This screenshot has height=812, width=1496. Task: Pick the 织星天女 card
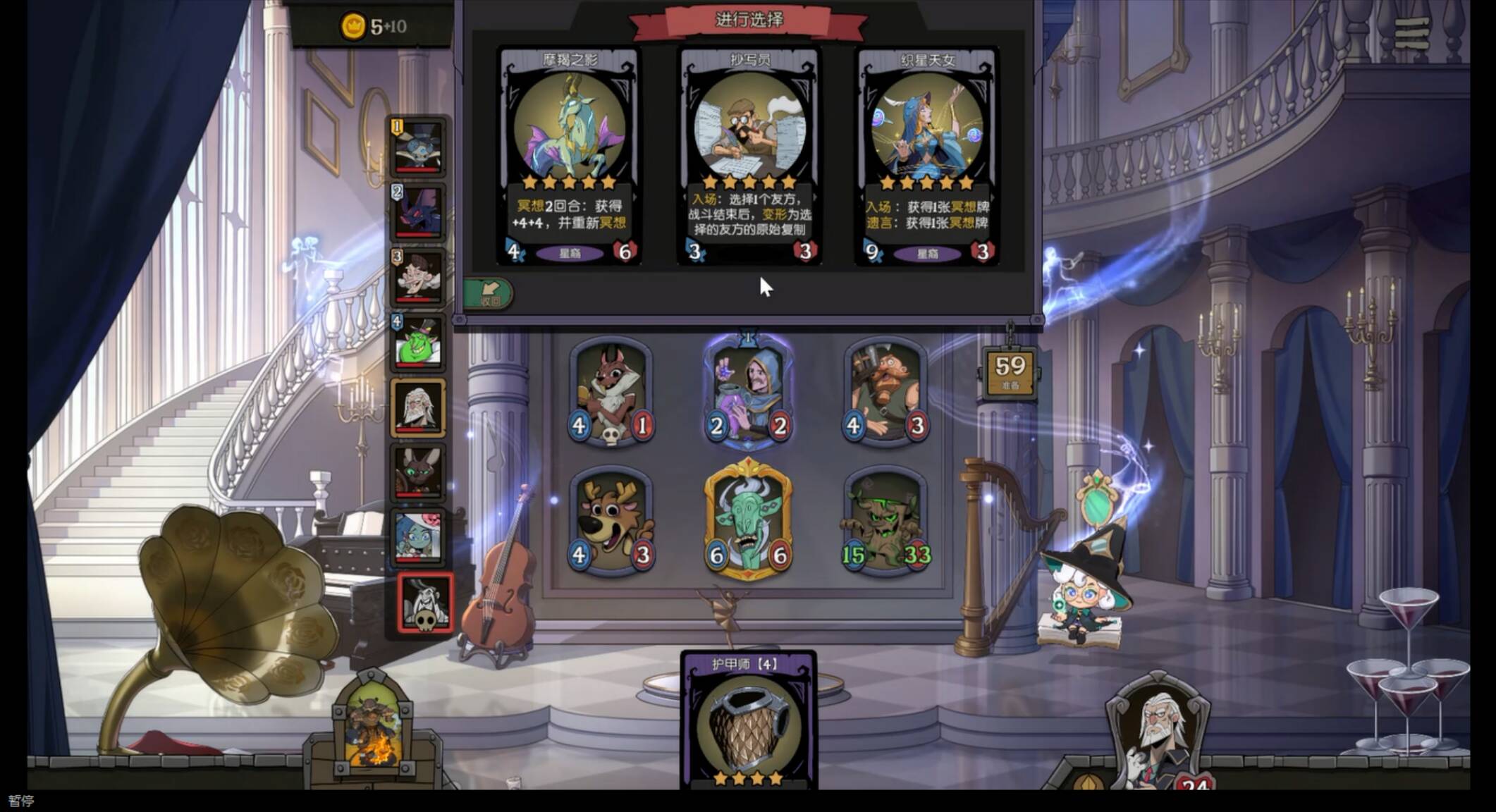[x=927, y=155]
